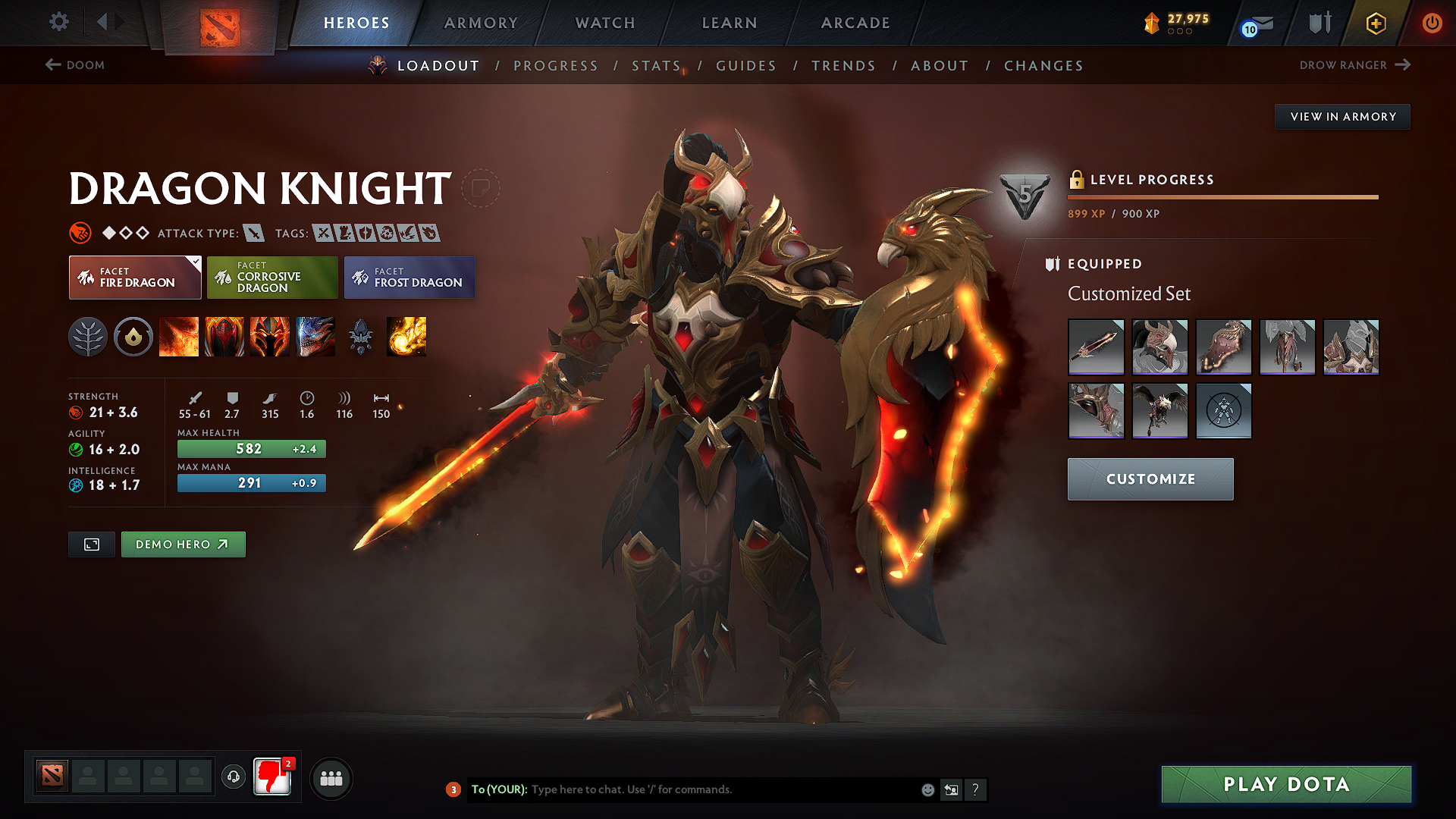
Task: Open the Breathe Fire ability details
Action: coord(180,337)
